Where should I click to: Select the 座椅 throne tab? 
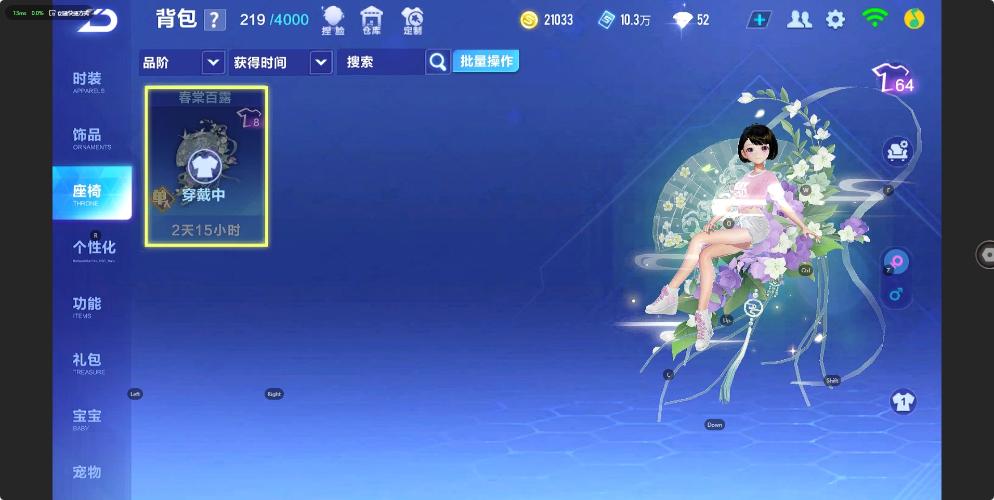tap(91, 193)
